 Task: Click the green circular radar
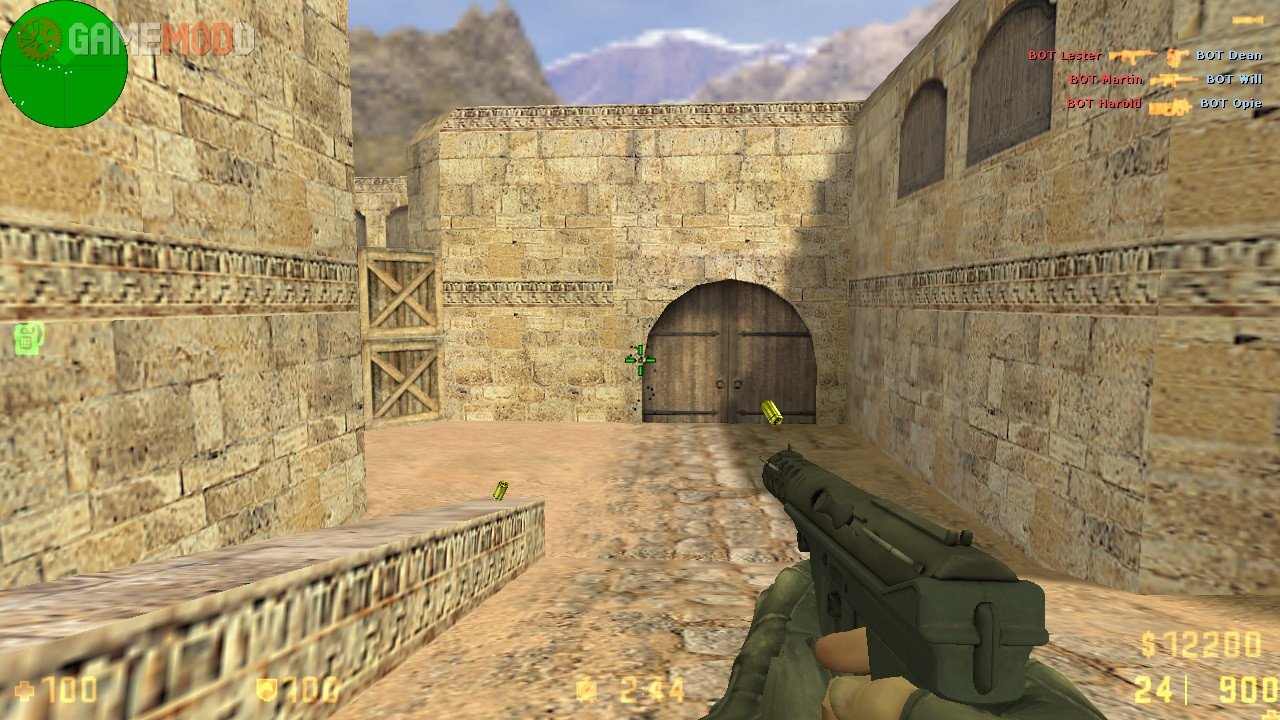[64, 64]
